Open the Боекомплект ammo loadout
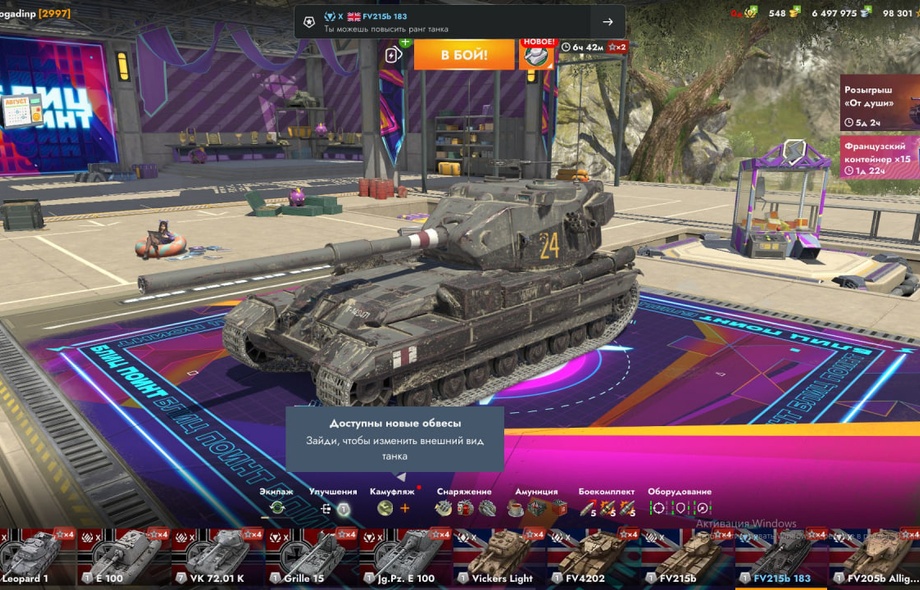This screenshot has width=920, height=590. (x=606, y=508)
